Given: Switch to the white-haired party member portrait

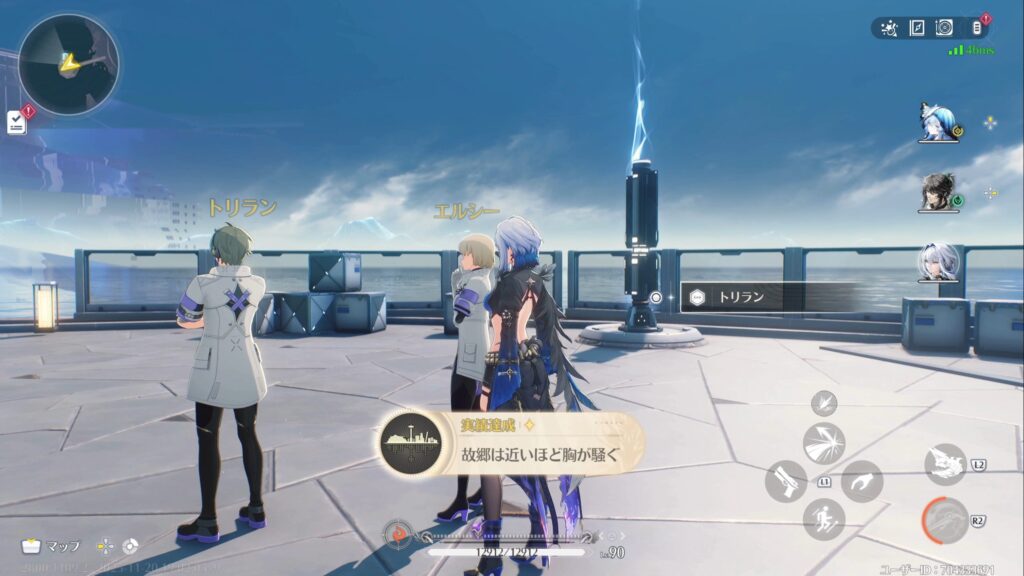Looking at the screenshot, I should pyautogui.click(x=938, y=262).
